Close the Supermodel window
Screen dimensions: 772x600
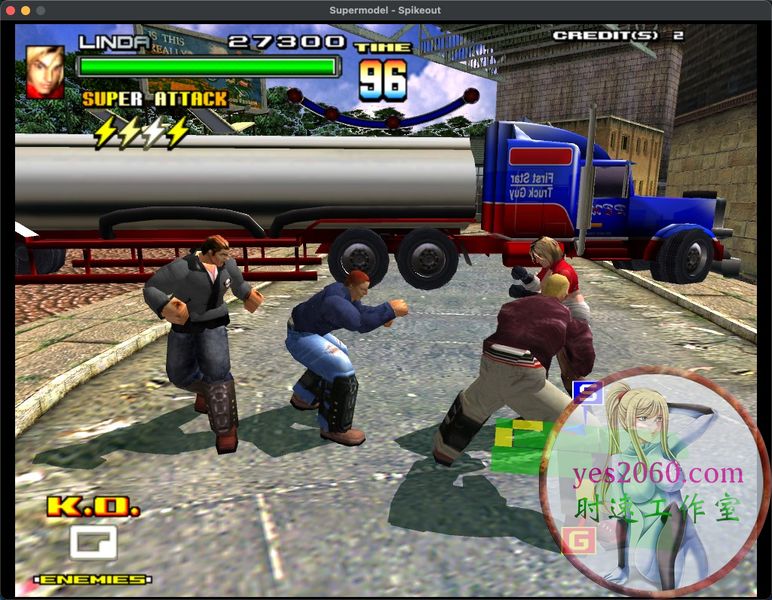[10, 10]
